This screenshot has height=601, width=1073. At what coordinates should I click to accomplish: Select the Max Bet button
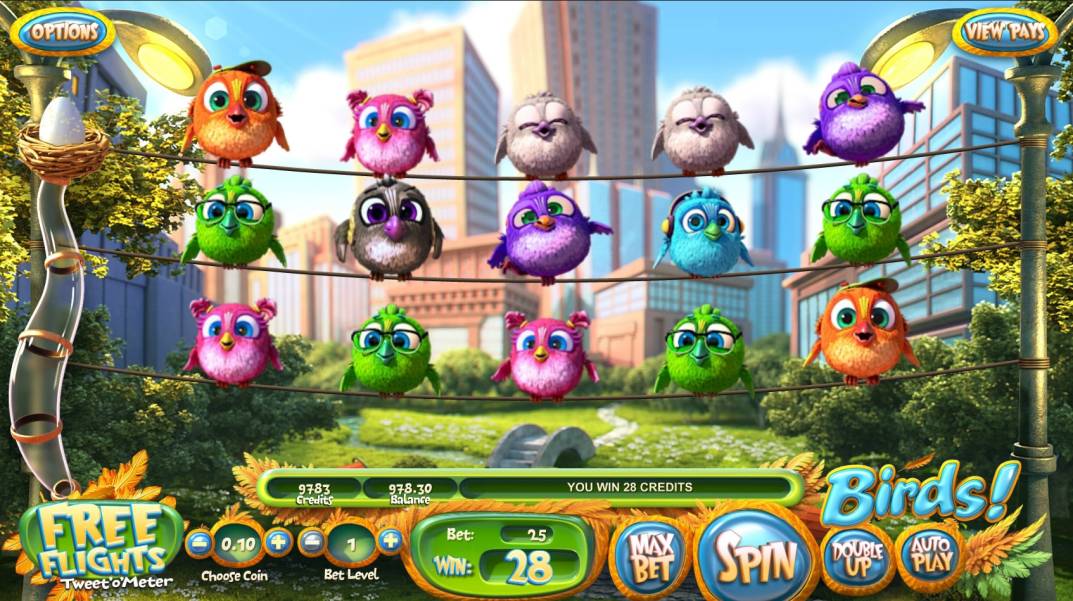650,554
